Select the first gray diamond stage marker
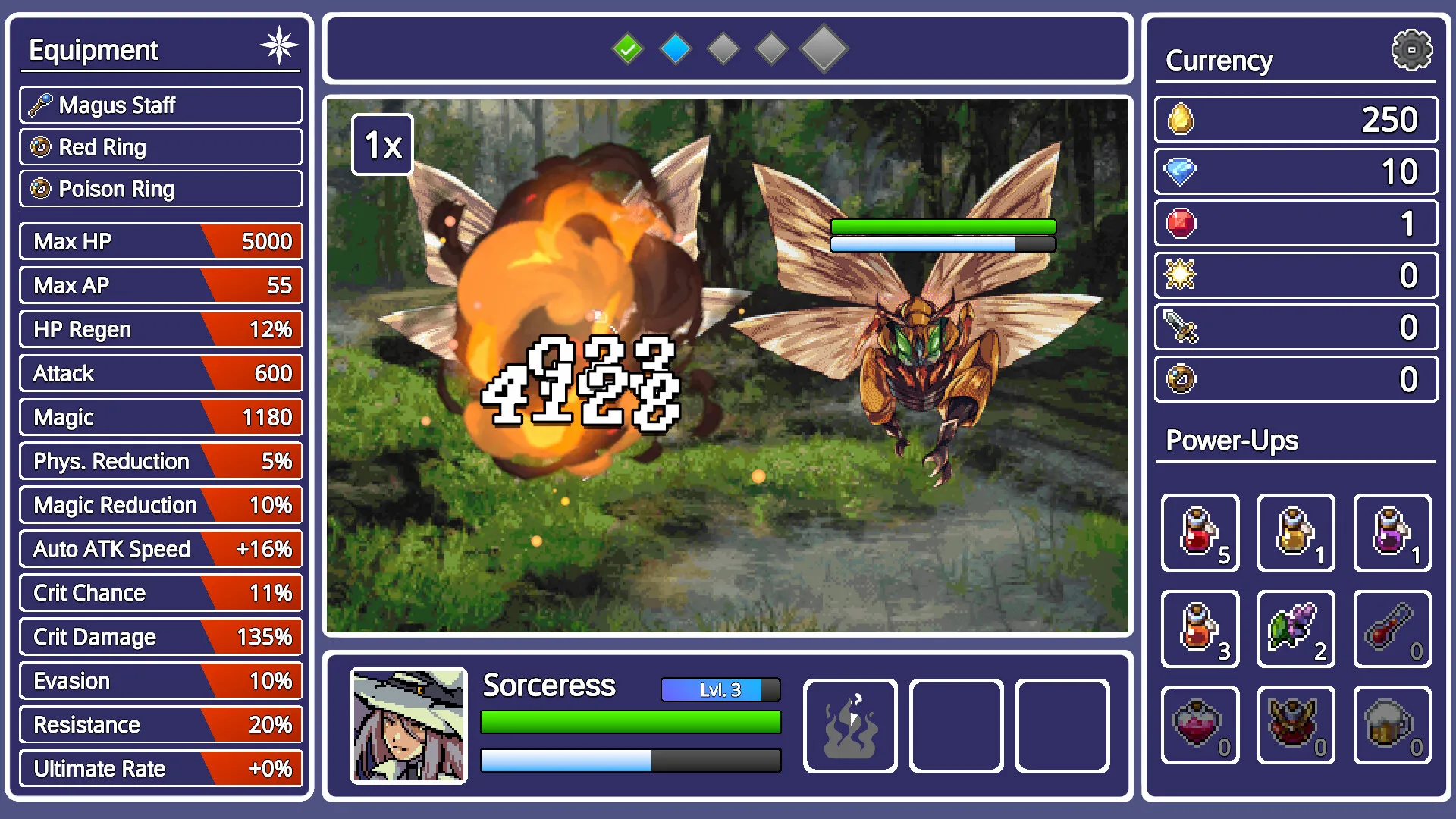The height and width of the screenshot is (819, 1456). (723, 48)
